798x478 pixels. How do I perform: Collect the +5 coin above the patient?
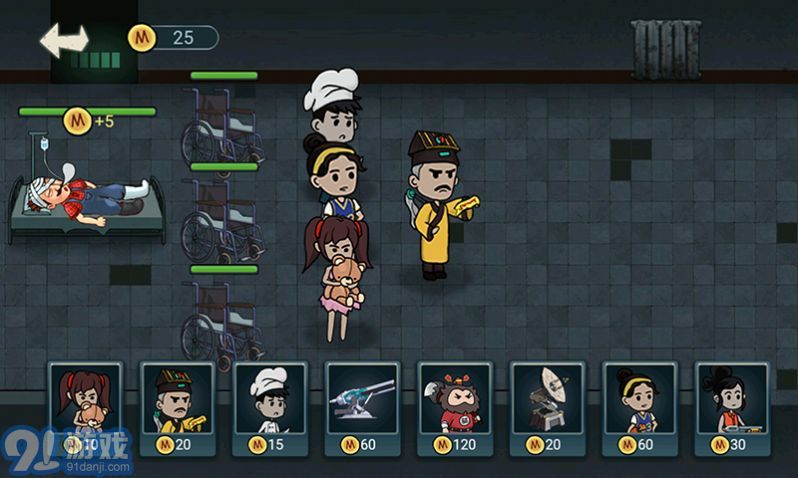click(x=79, y=121)
